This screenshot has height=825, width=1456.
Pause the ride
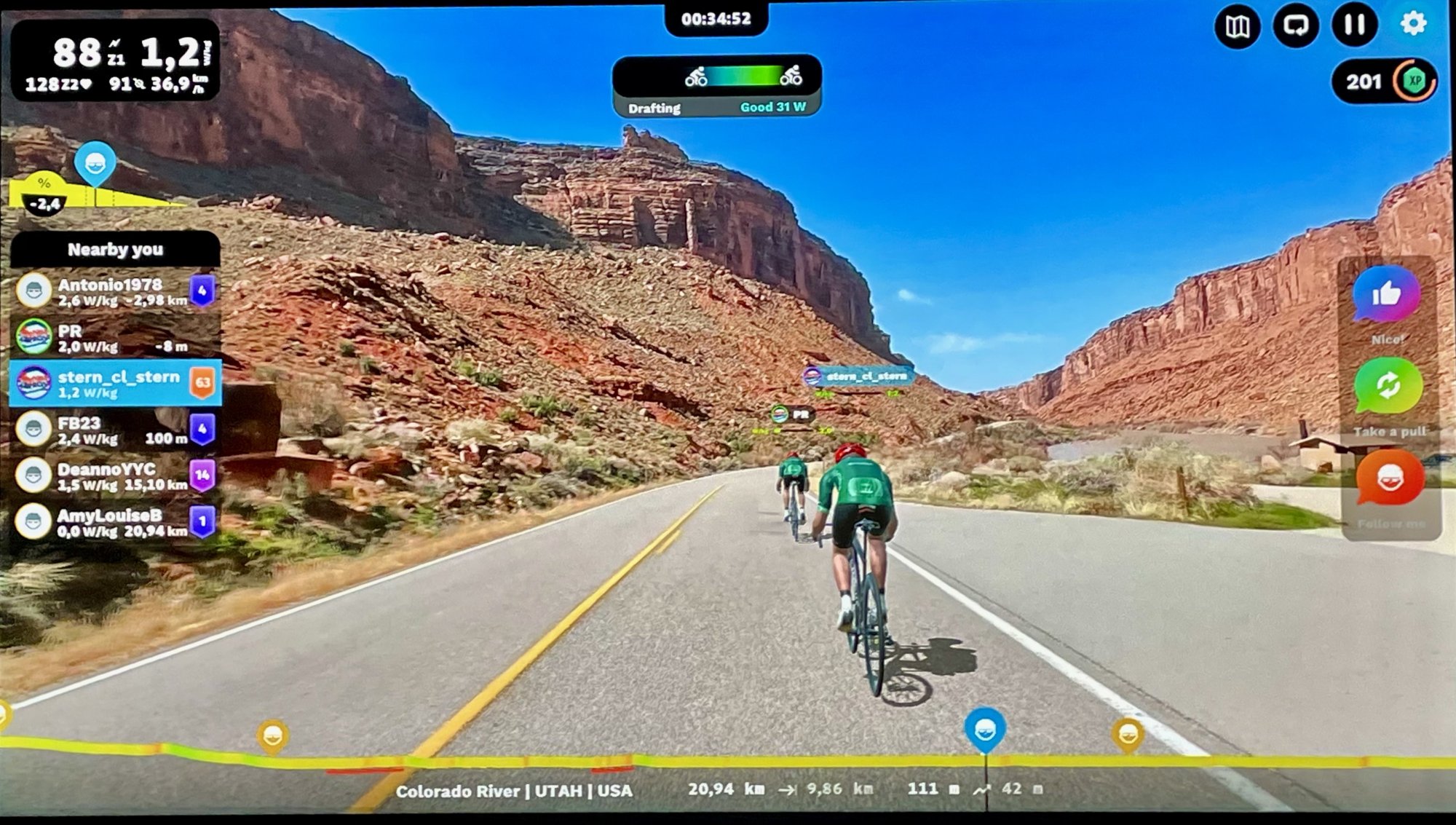[x=1355, y=25]
